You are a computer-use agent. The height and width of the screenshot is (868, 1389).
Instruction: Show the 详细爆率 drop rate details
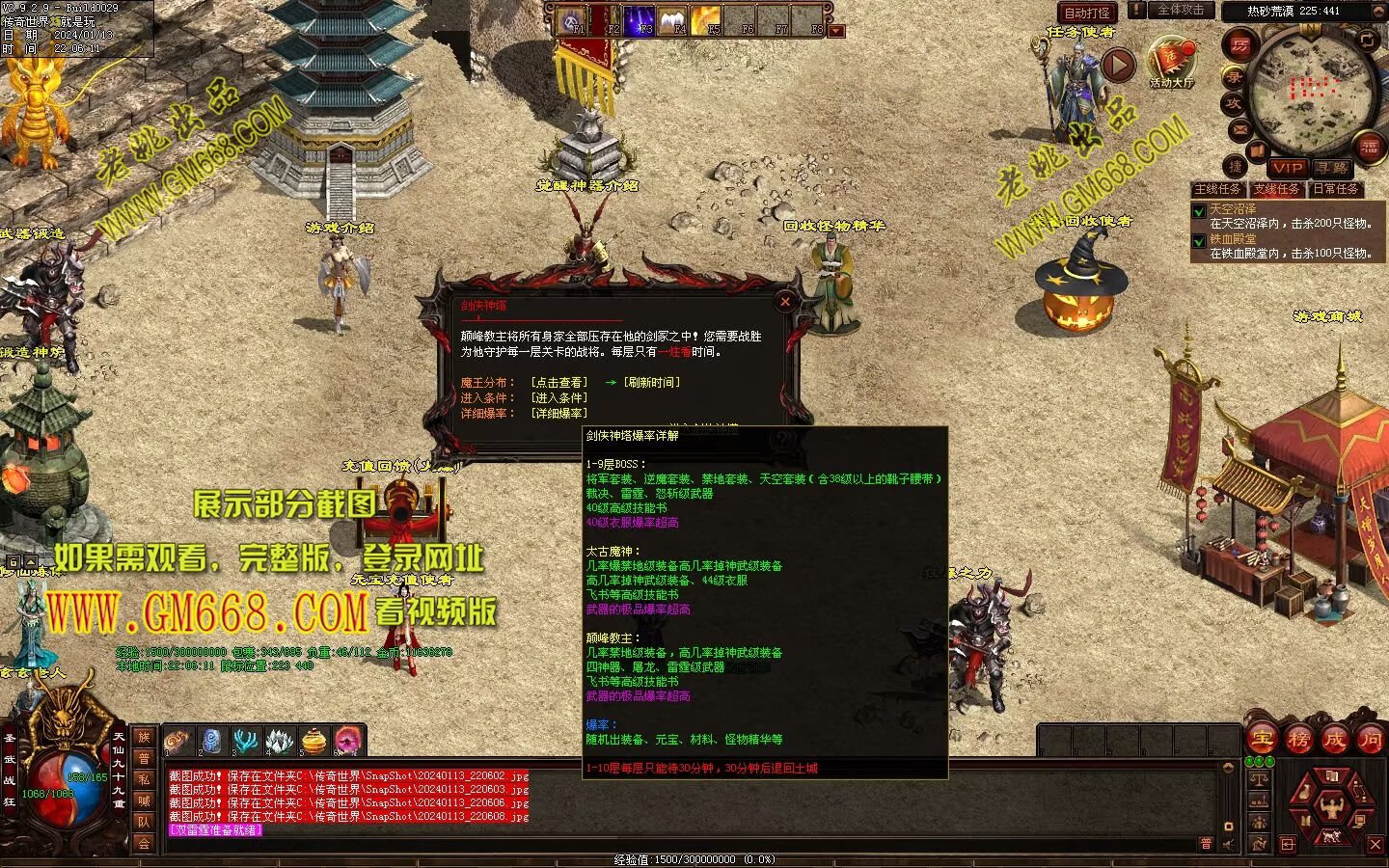pos(558,414)
